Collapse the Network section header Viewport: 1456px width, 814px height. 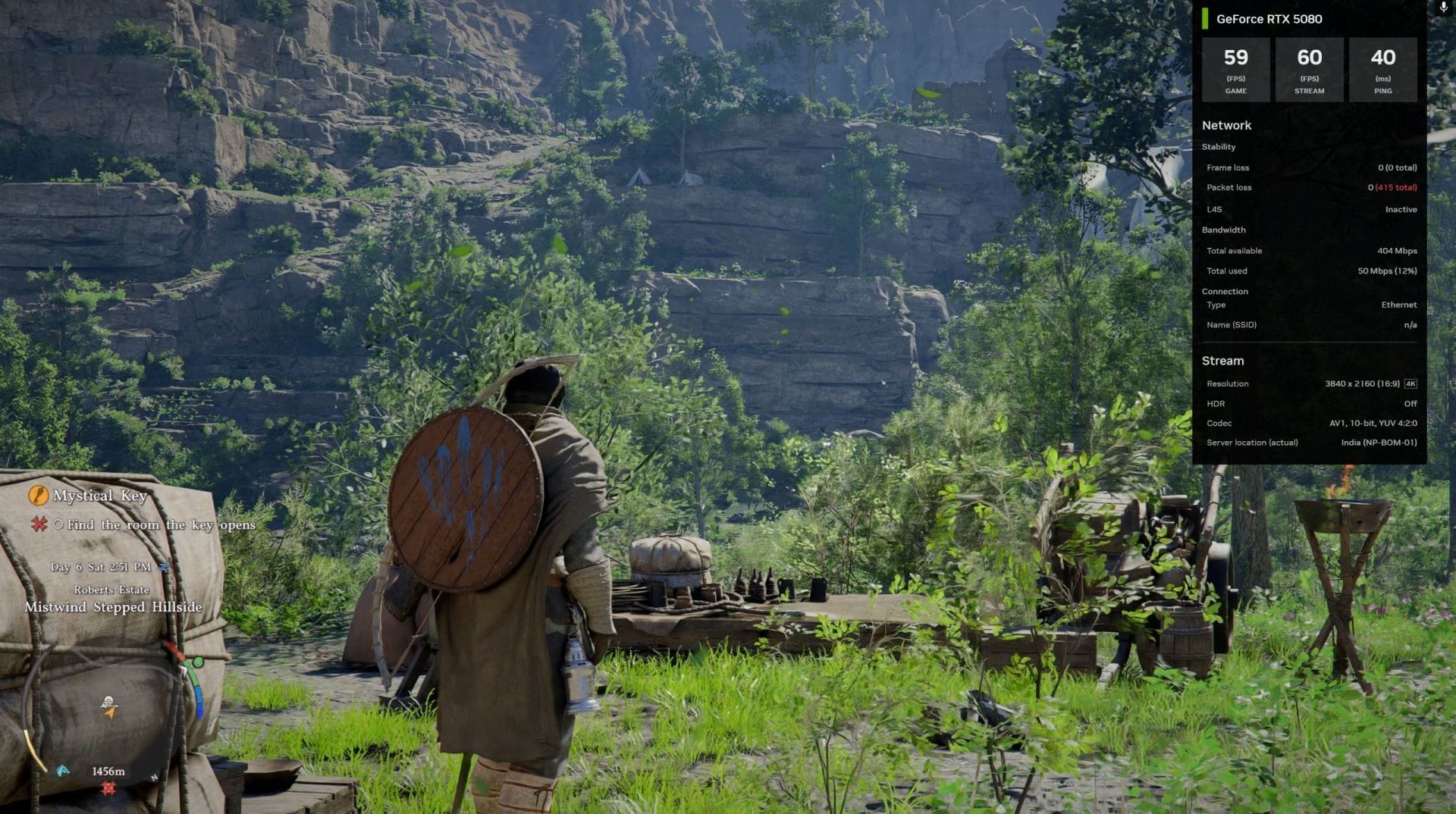point(1225,125)
